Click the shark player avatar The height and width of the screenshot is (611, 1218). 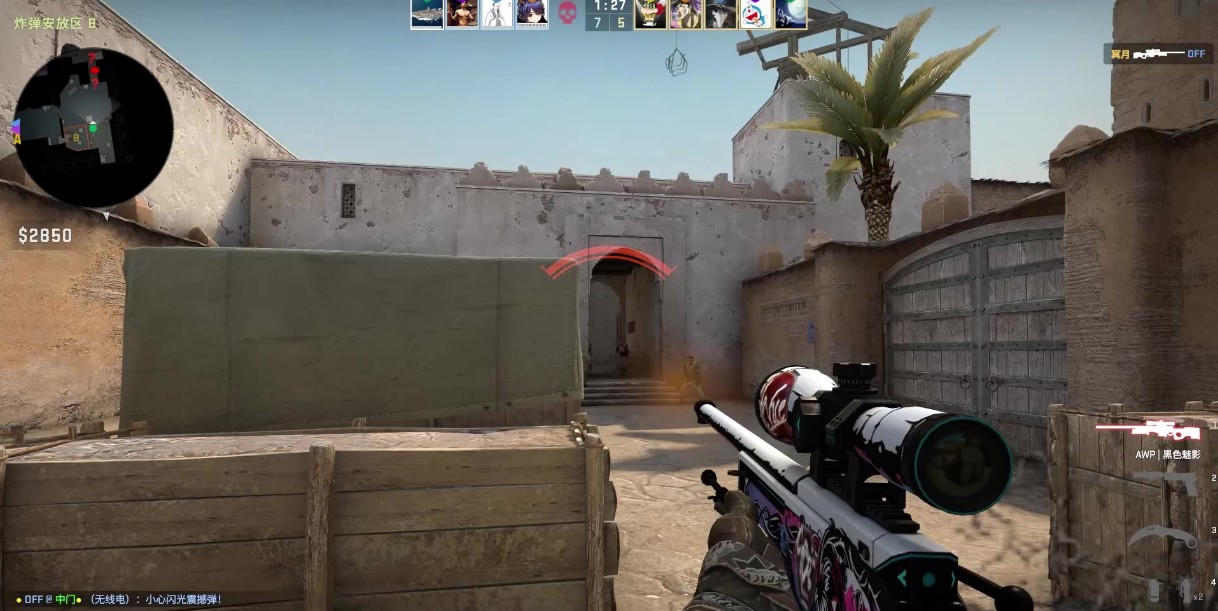(x=427, y=14)
